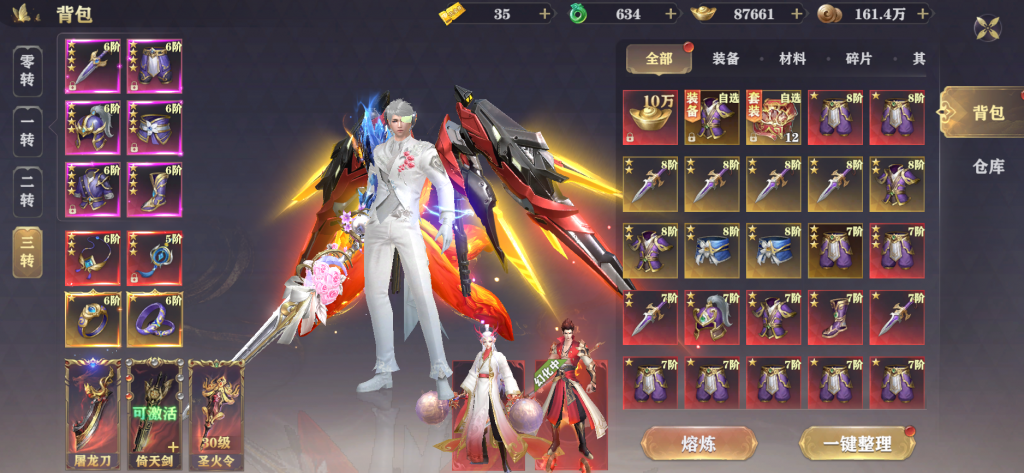1024x473 pixels.
Task: Activate the 倚天剑 weapon card
Action: point(155,402)
